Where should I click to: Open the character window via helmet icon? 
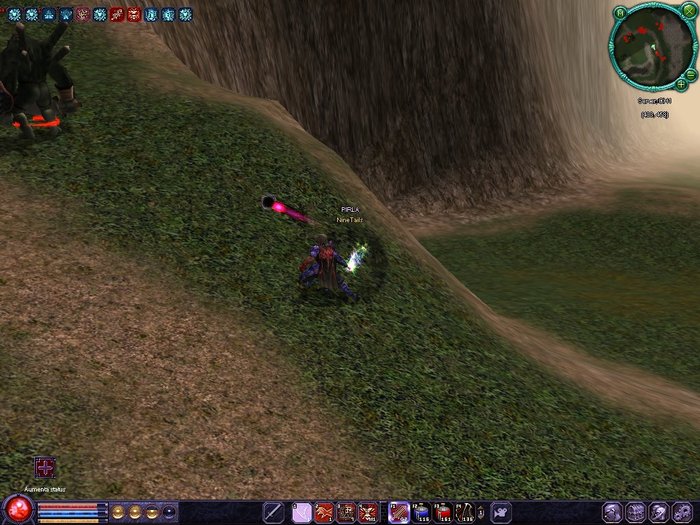tap(612, 511)
